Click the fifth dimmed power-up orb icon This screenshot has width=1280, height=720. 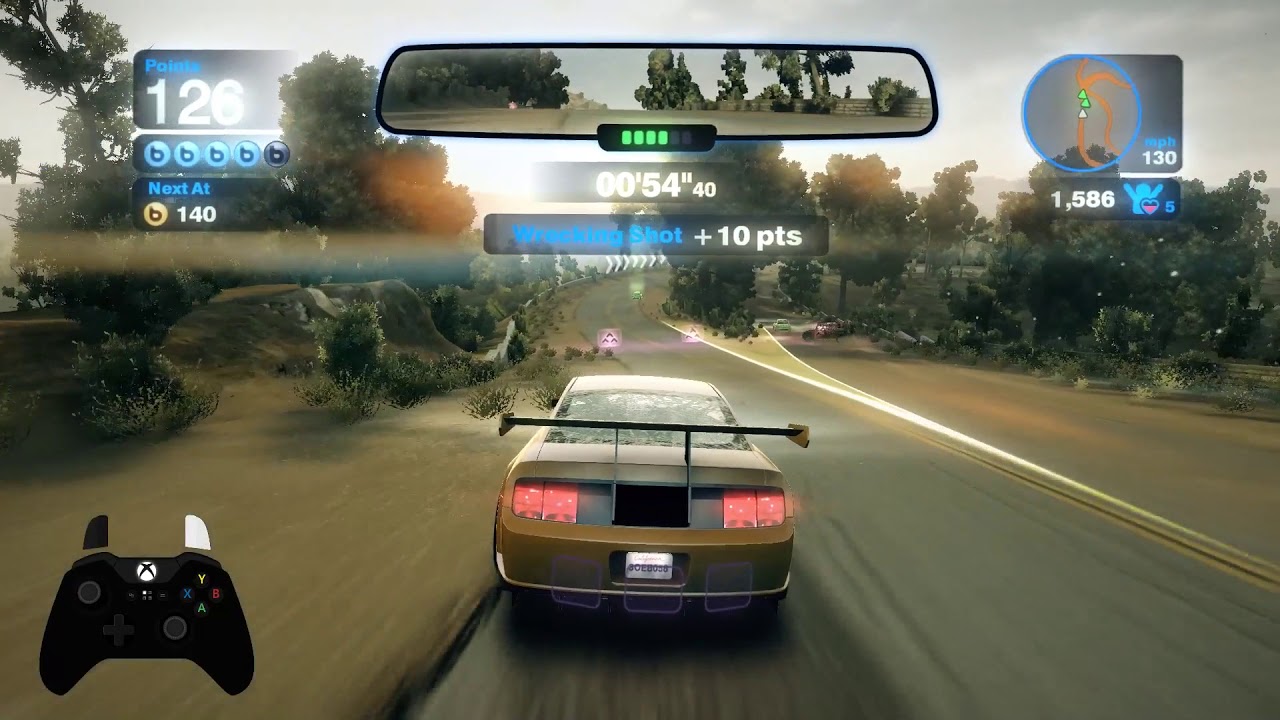[276, 153]
